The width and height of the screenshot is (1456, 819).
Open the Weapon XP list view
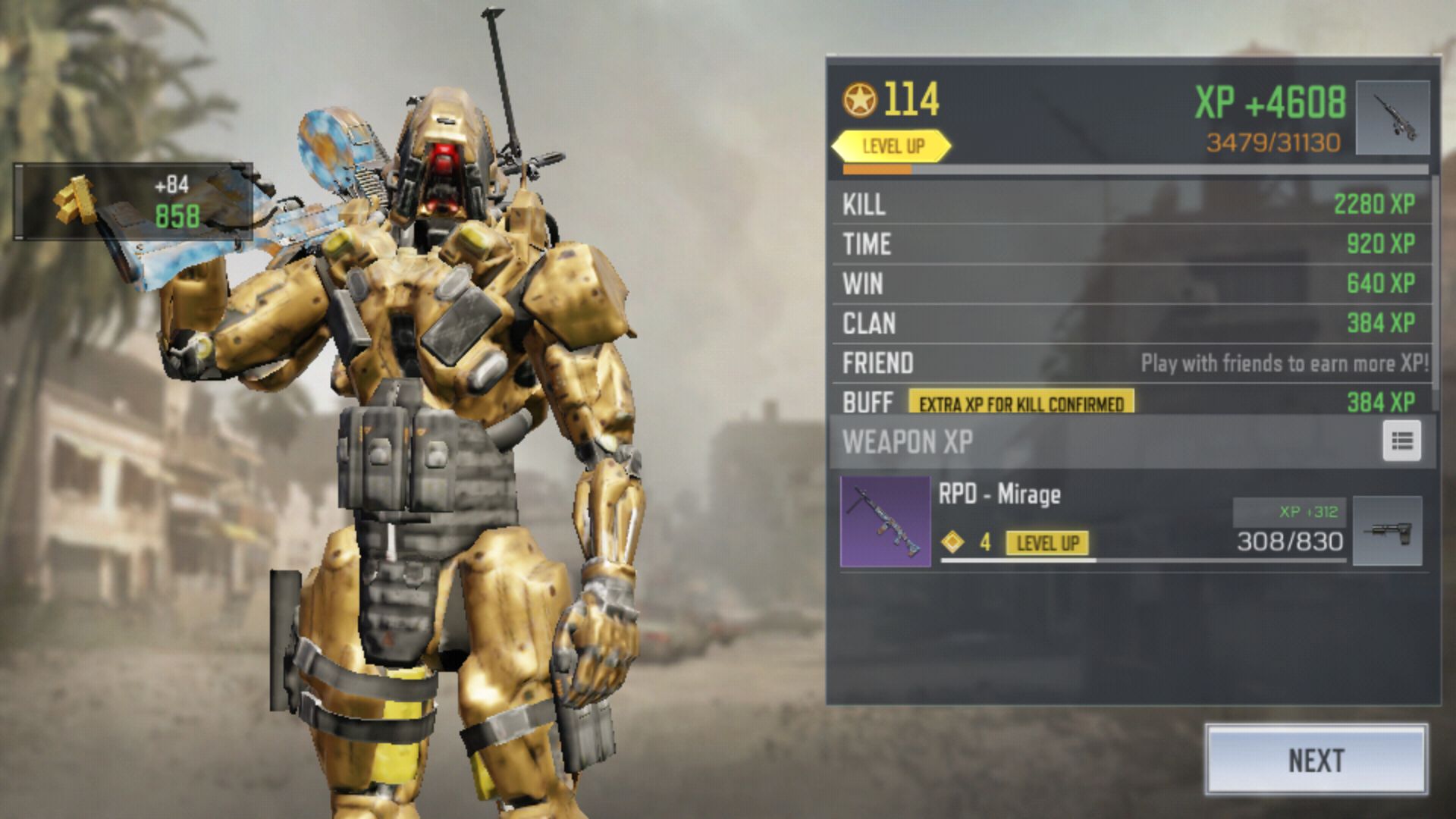coord(1401,441)
